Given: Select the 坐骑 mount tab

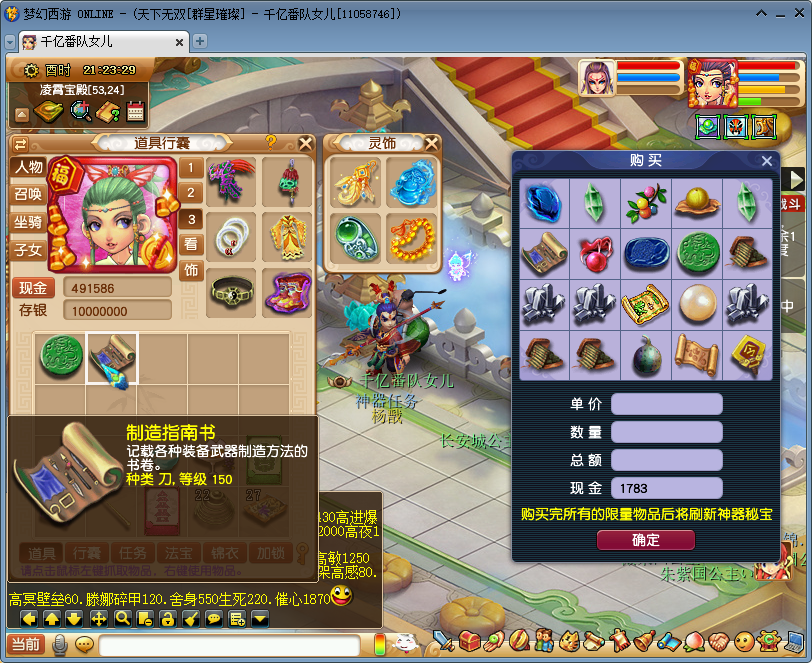Looking at the screenshot, I should [28, 222].
